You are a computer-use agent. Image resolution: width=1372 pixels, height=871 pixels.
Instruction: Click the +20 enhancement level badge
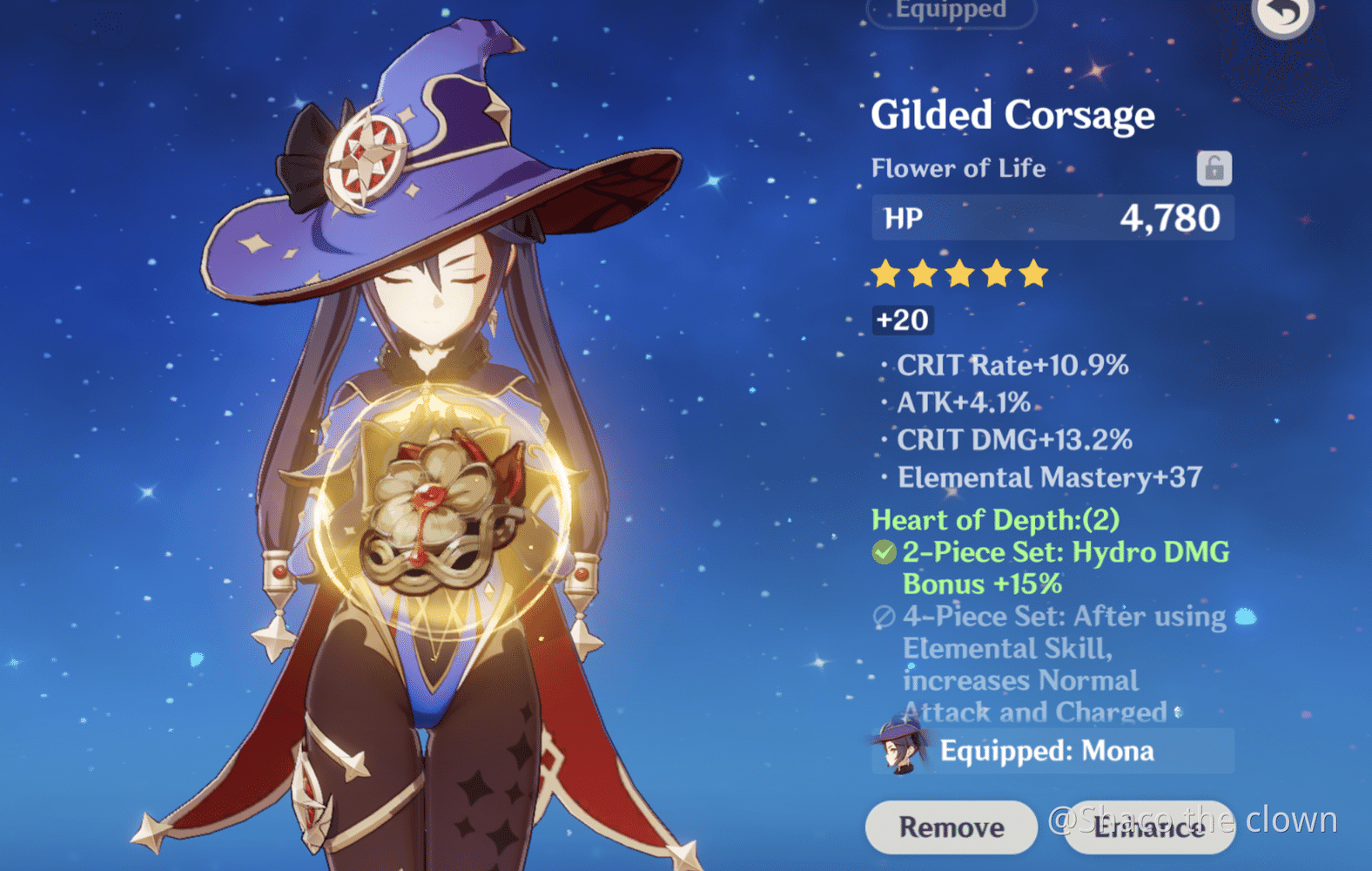(x=902, y=321)
